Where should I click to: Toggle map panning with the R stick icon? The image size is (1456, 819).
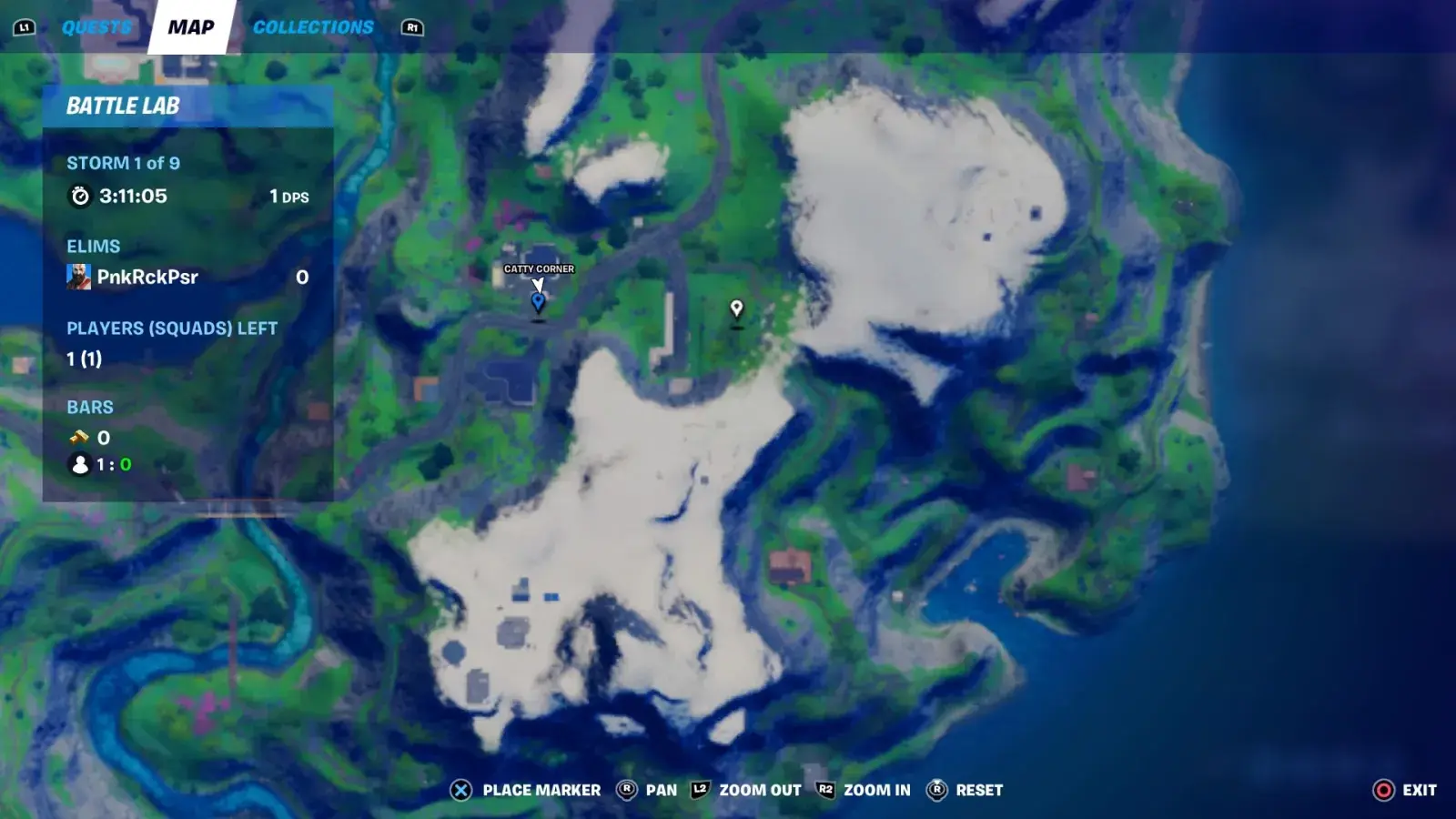click(x=625, y=790)
